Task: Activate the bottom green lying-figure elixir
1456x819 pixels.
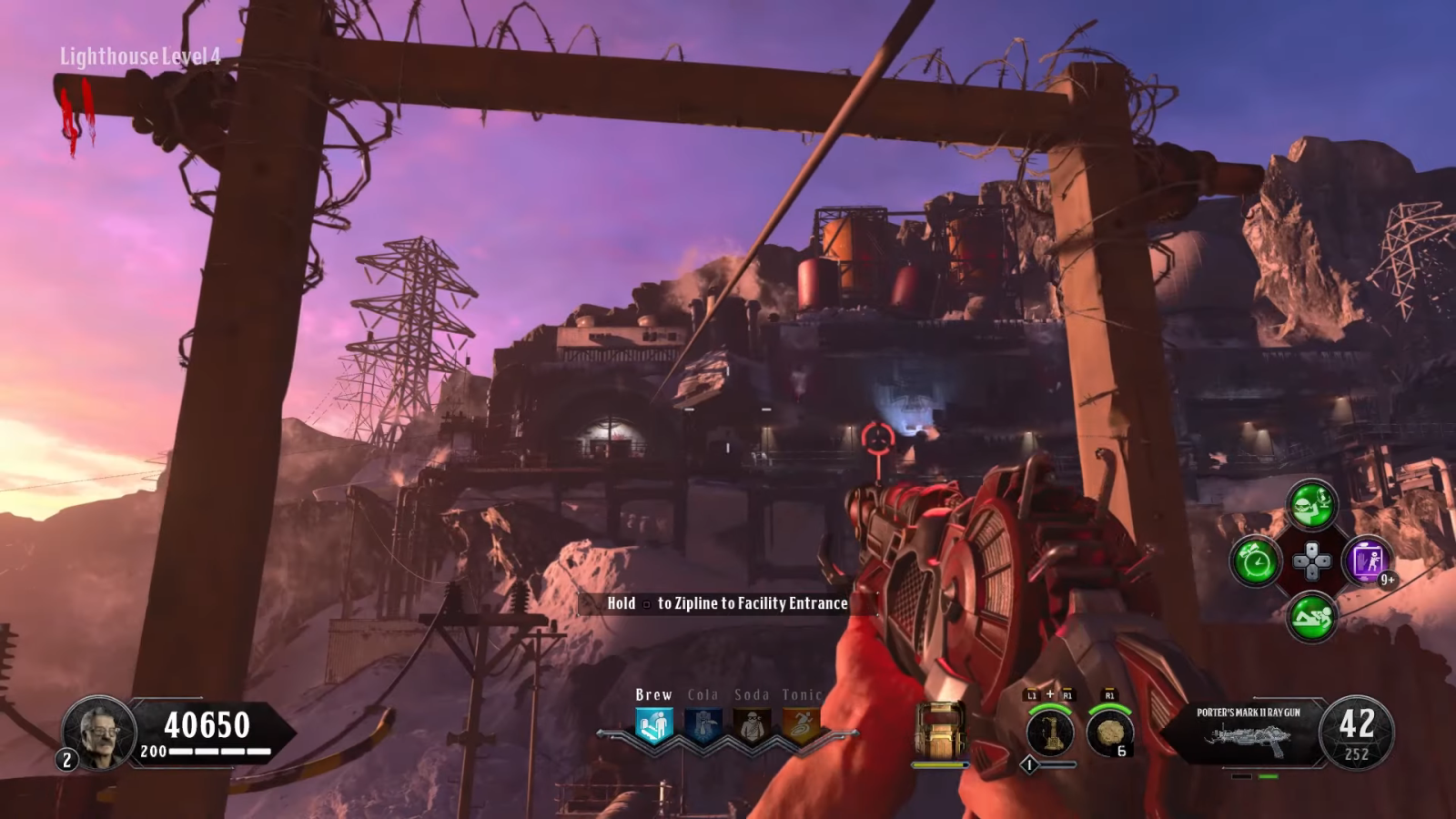Action: tap(1311, 617)
